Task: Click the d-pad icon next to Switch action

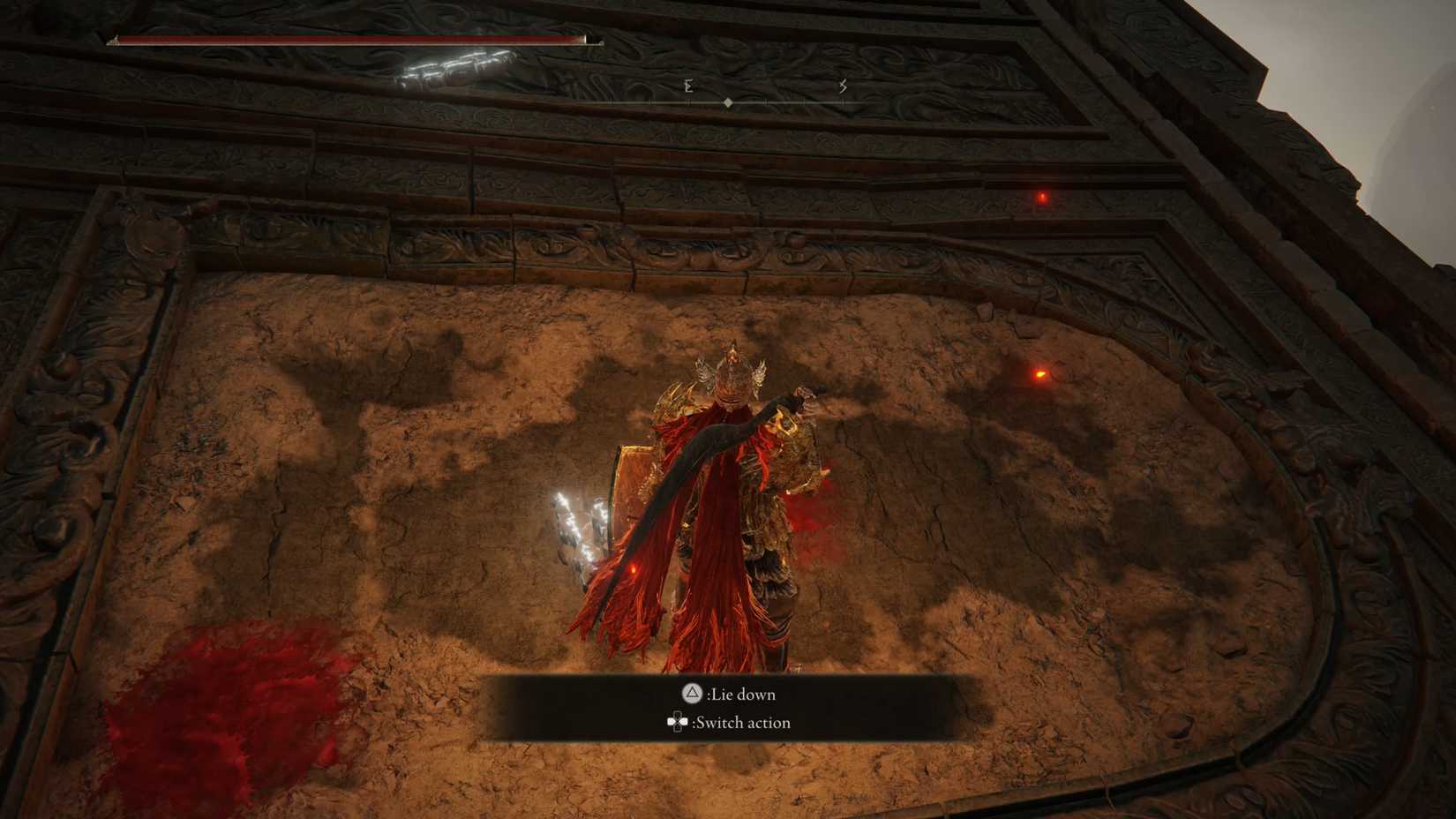Action: [676, 722]
